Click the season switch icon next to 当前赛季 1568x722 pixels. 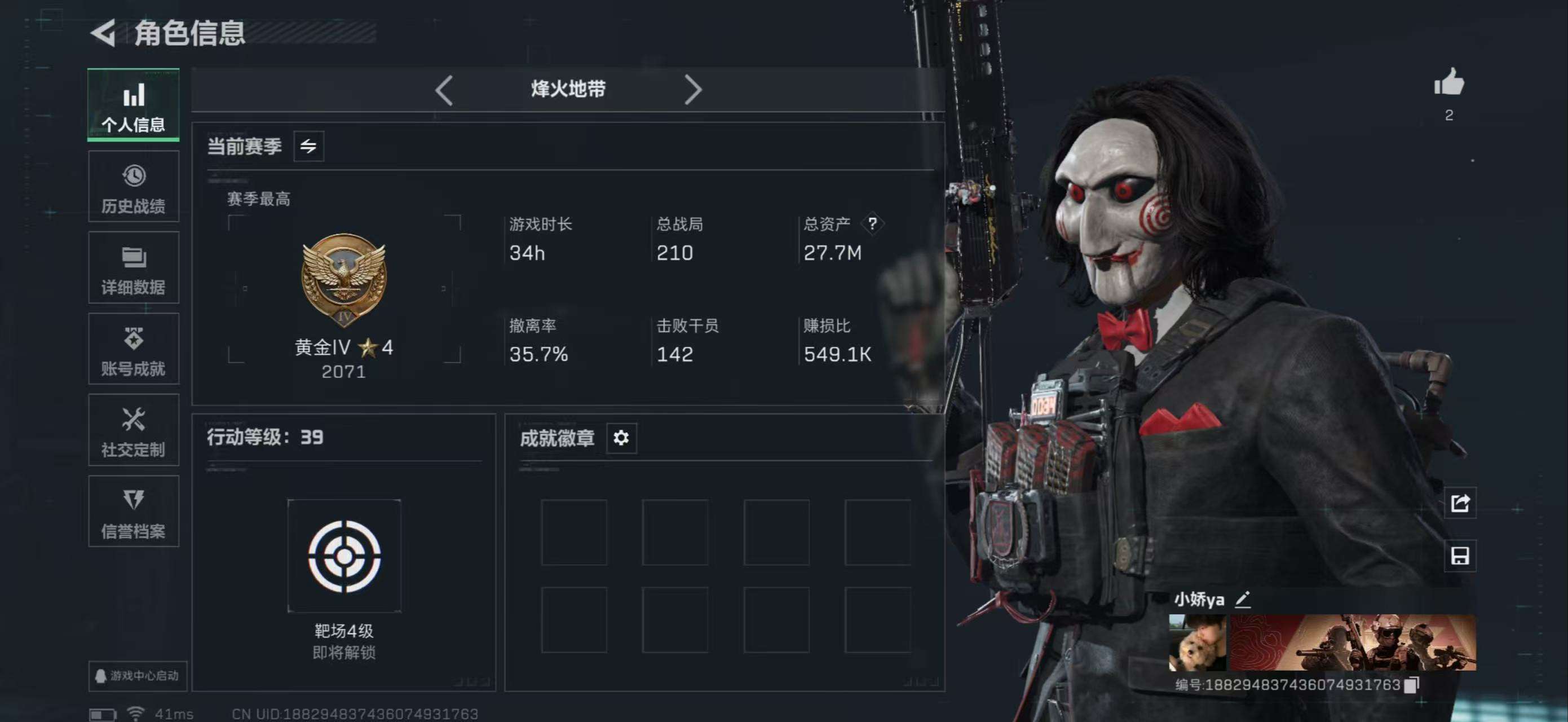pyautogui.click(x=309, y=146)
